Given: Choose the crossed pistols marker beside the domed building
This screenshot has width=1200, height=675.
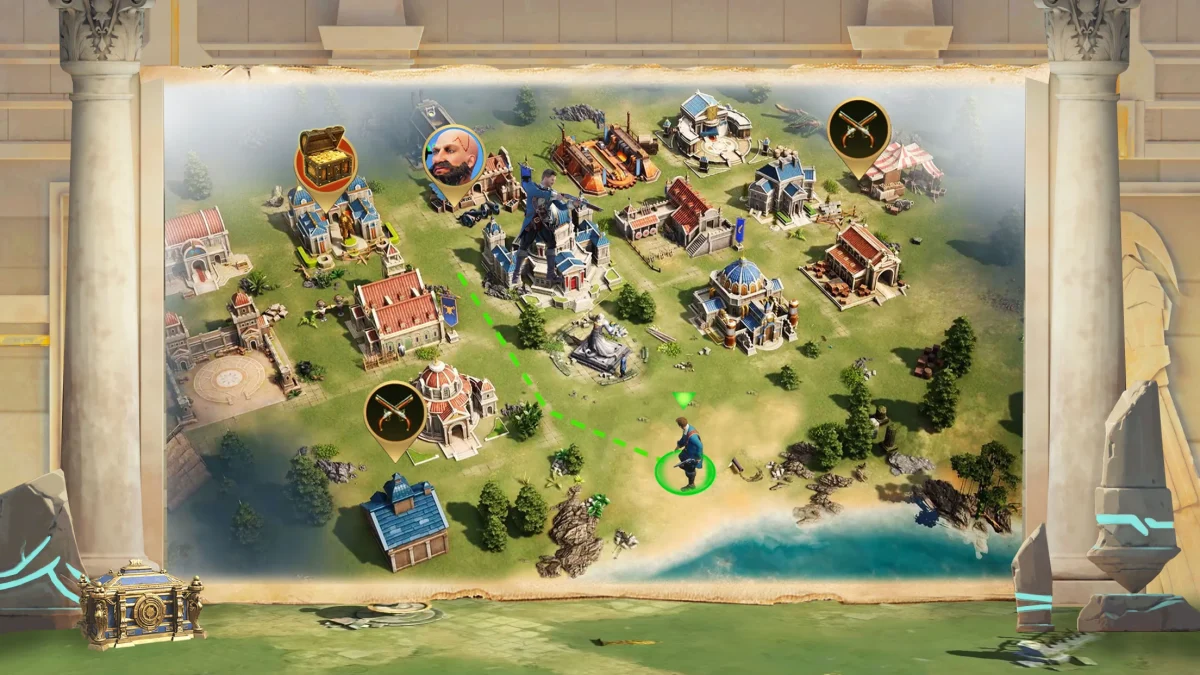Looking at the screenshot, I should [395, 412].
